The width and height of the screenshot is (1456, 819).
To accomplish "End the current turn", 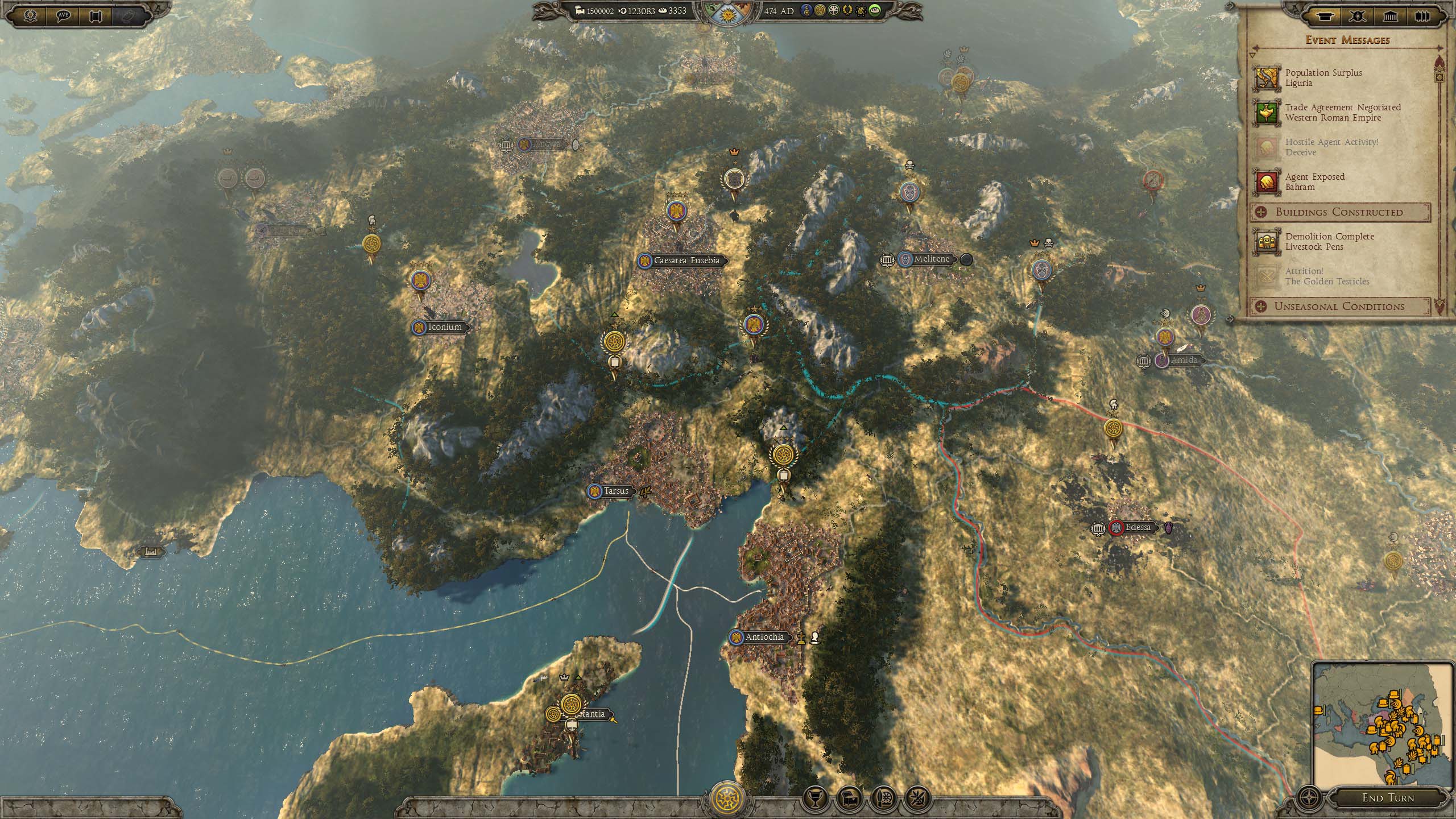I will click(1388, 797).
